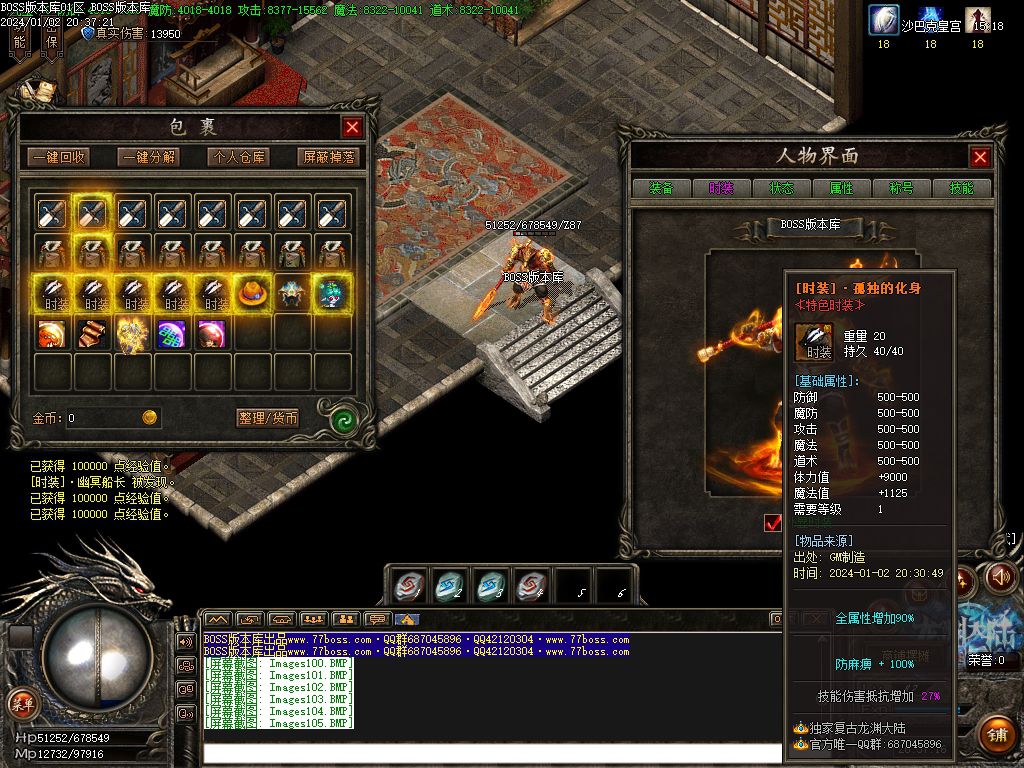Close the 人物界面 character window

980,157
